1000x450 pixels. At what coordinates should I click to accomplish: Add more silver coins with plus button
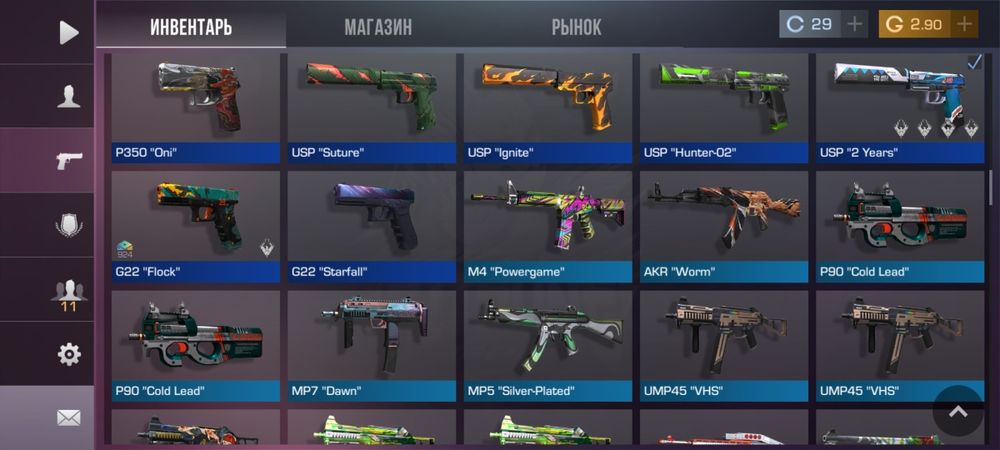click(854, 24)
